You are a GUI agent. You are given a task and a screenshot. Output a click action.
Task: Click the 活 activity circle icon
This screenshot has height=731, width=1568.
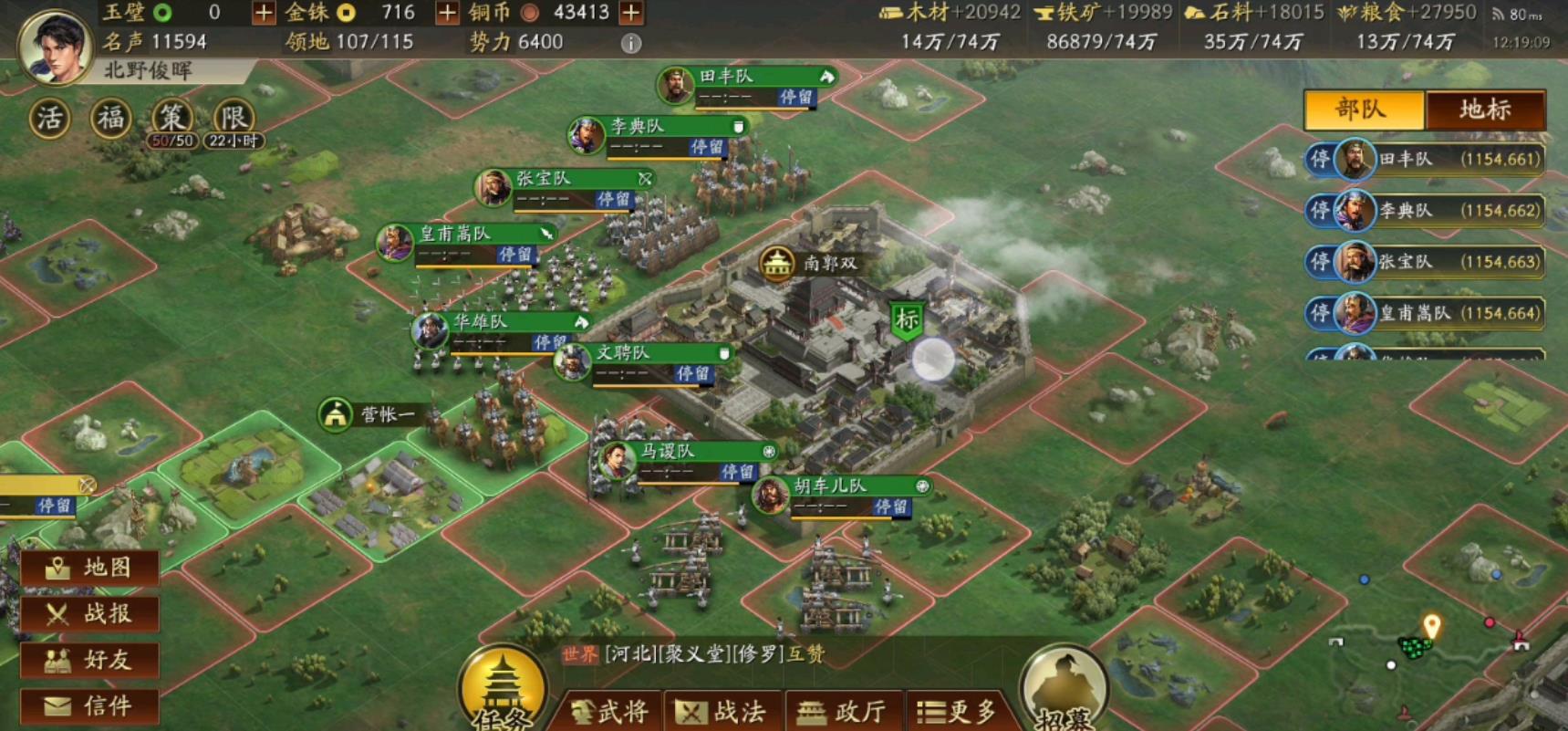(x=49, y=117)
